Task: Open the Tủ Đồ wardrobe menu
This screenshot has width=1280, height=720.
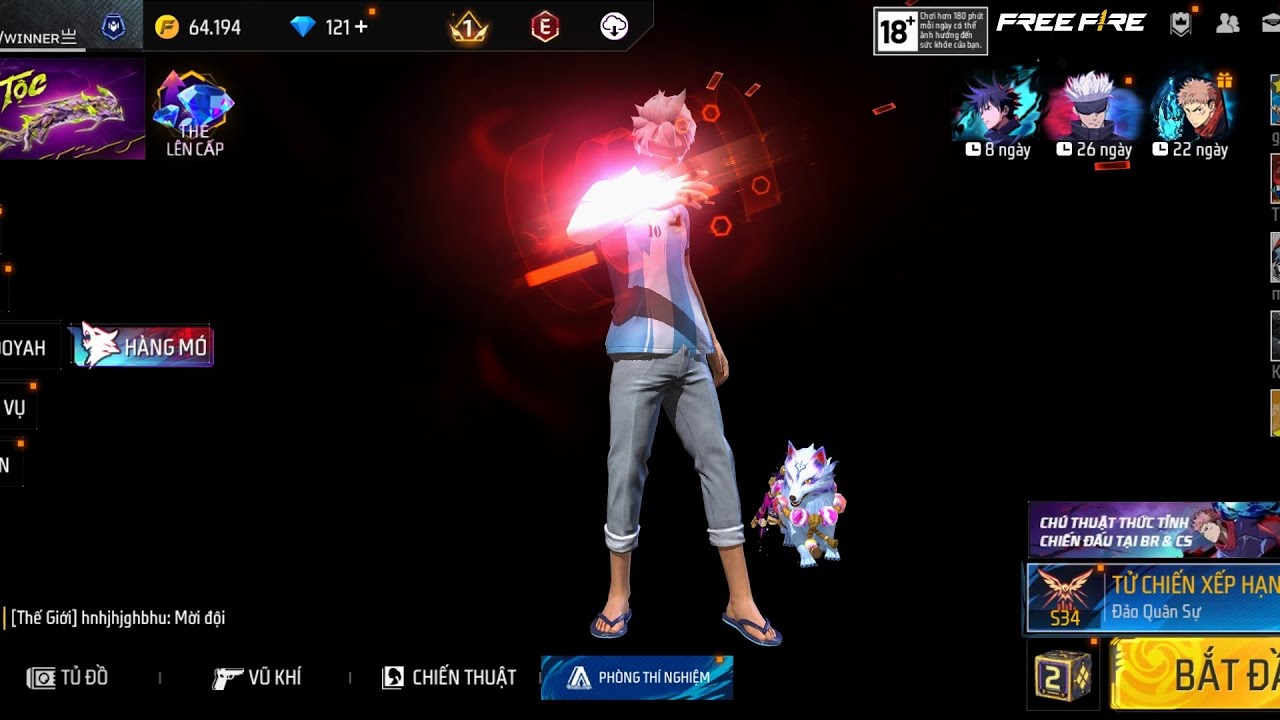Action: (x=68, y=677)
